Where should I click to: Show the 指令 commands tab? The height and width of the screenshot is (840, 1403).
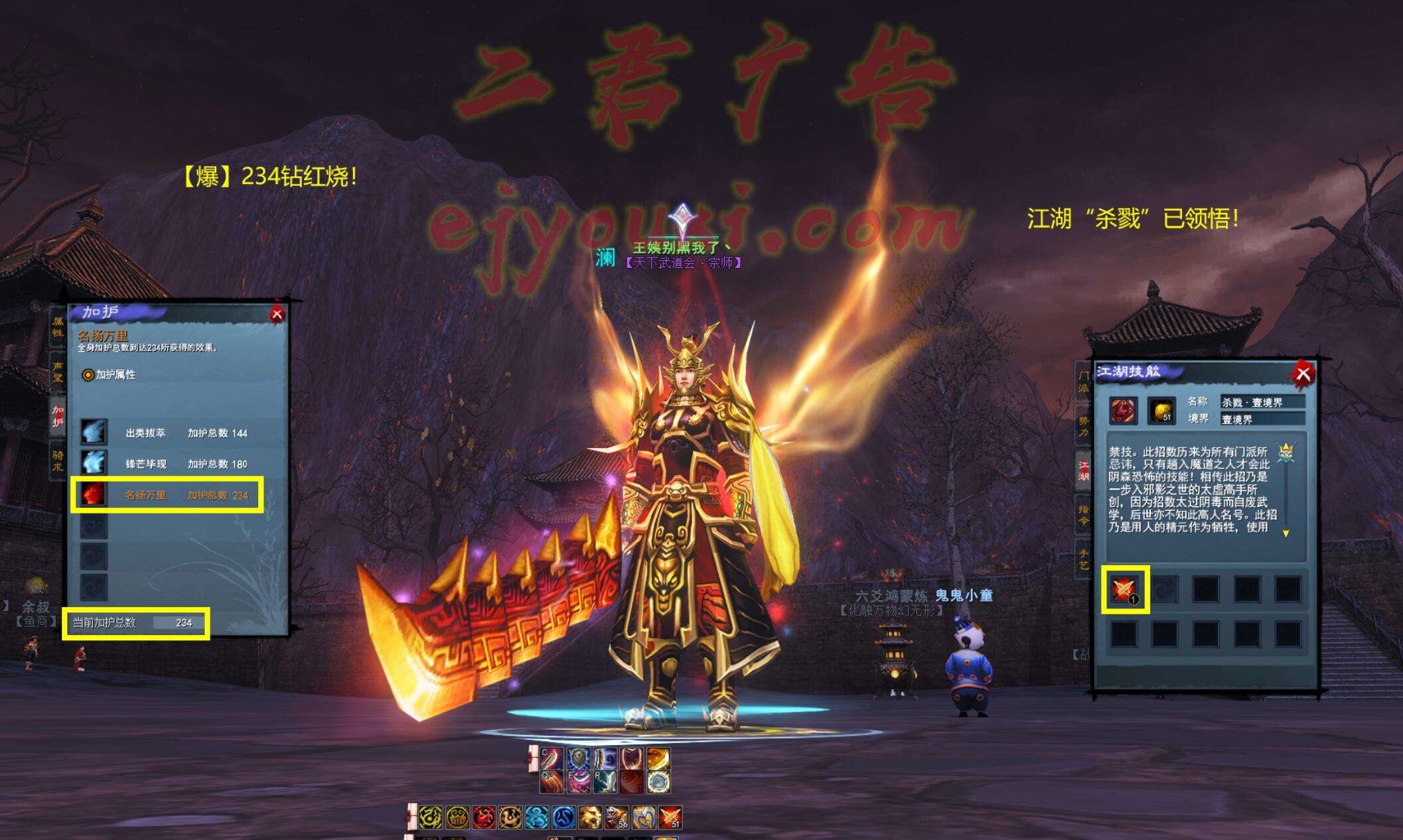[x=1083, y=514]
